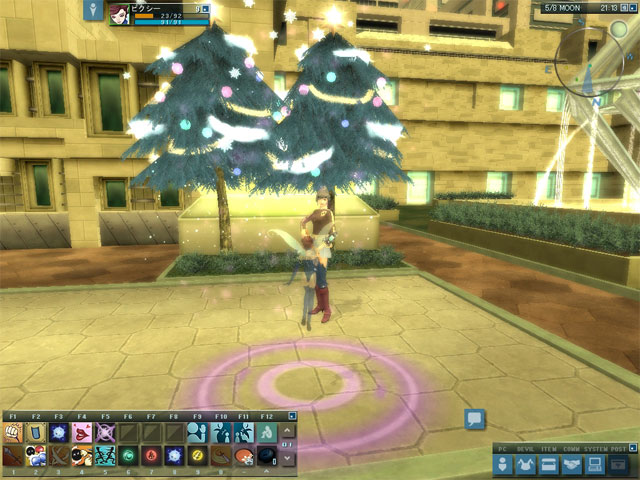Open the COMM handshake menu

pyautogui.click(x=572, y=464)
